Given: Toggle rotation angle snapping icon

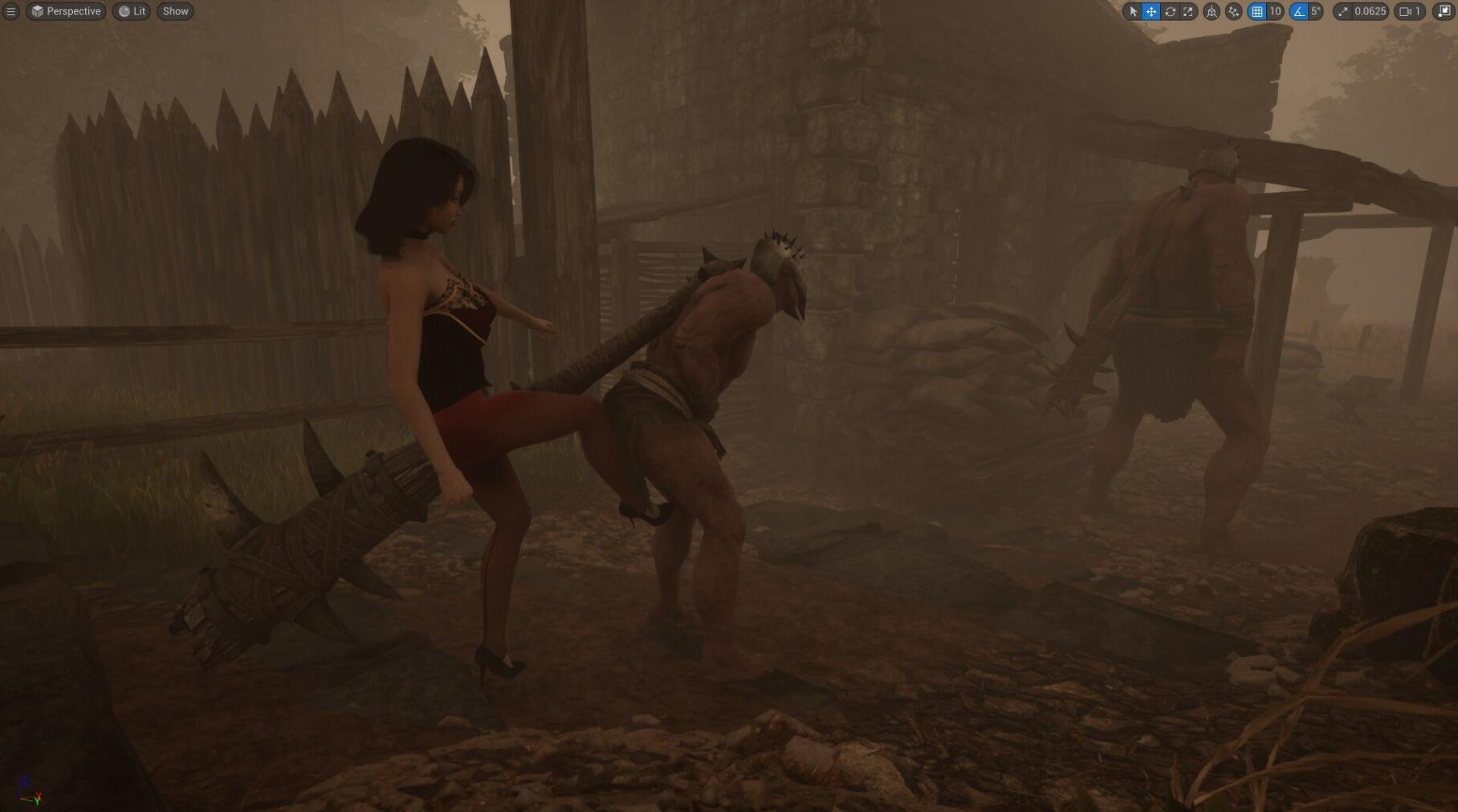Looking at the screenshot, I should [x=1299, y=11].
